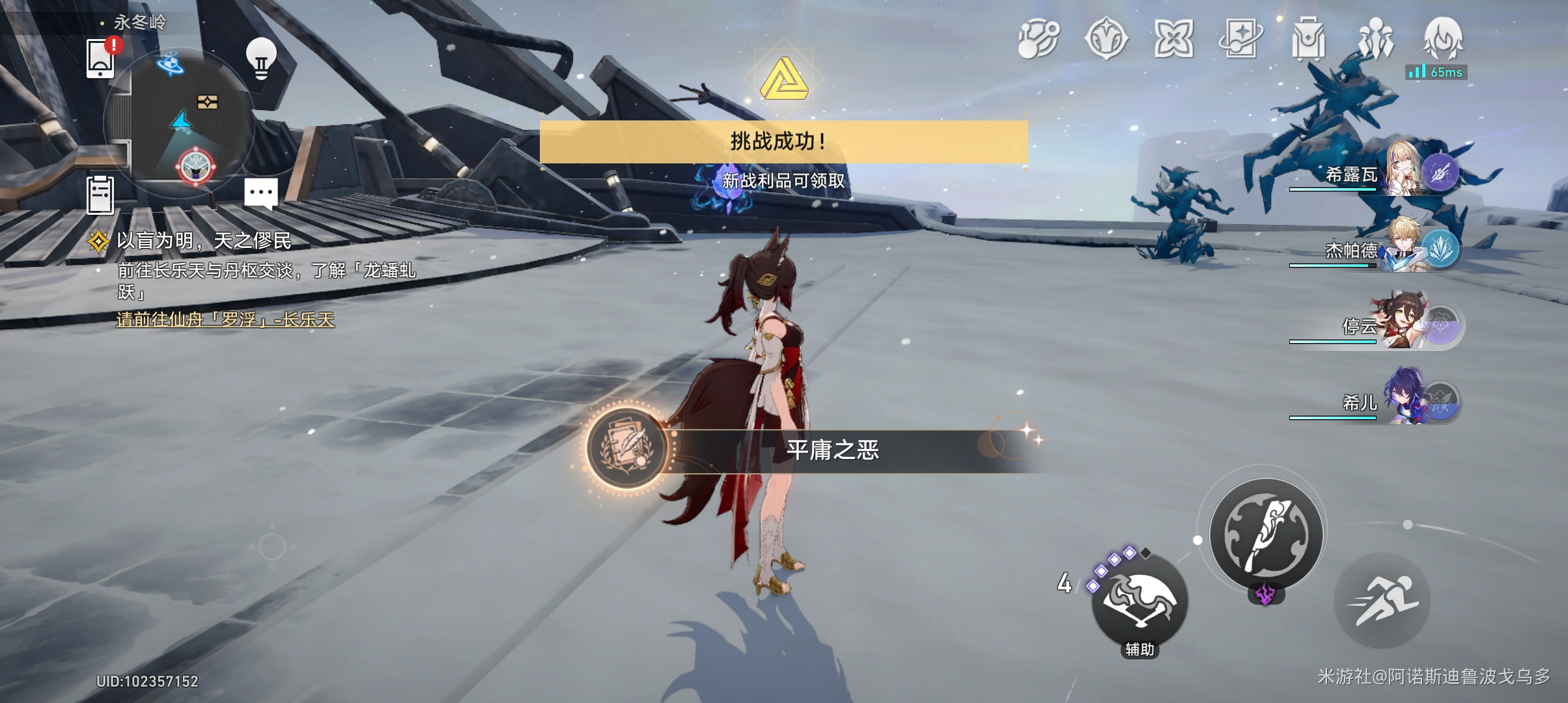Tap the light bulb hint icon

260,59
